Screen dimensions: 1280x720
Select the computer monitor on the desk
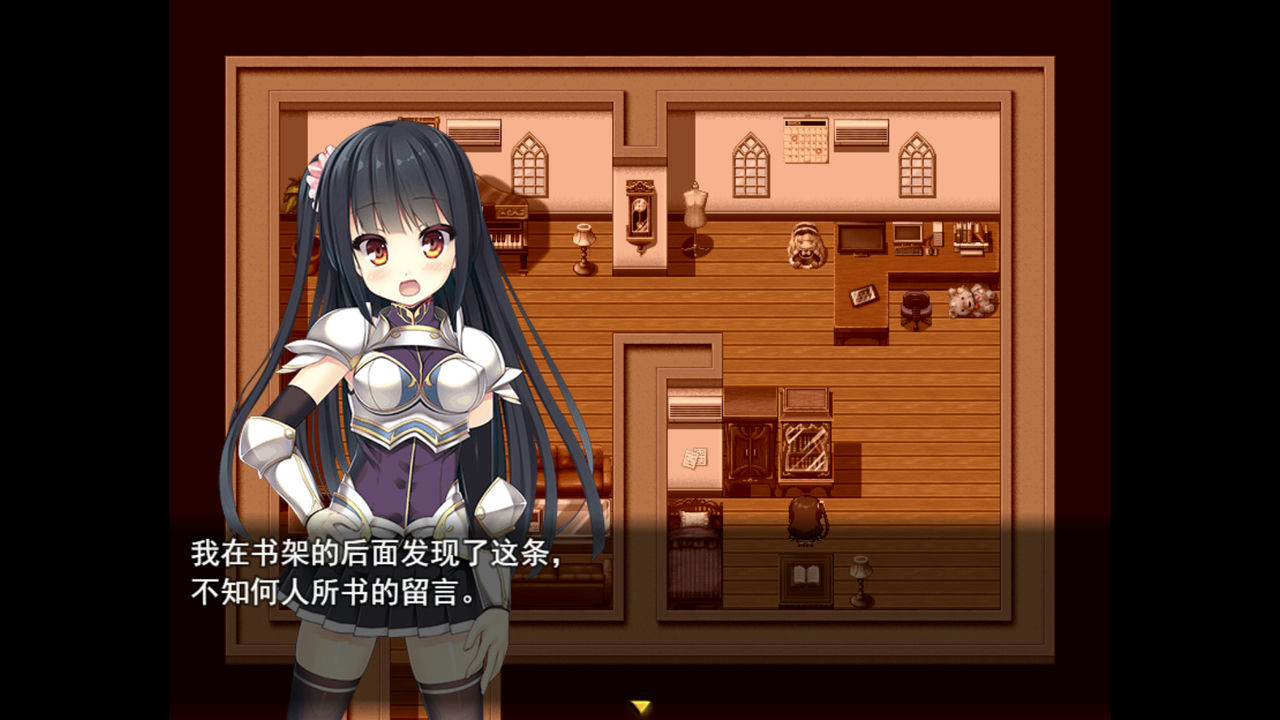pos(906,235)
